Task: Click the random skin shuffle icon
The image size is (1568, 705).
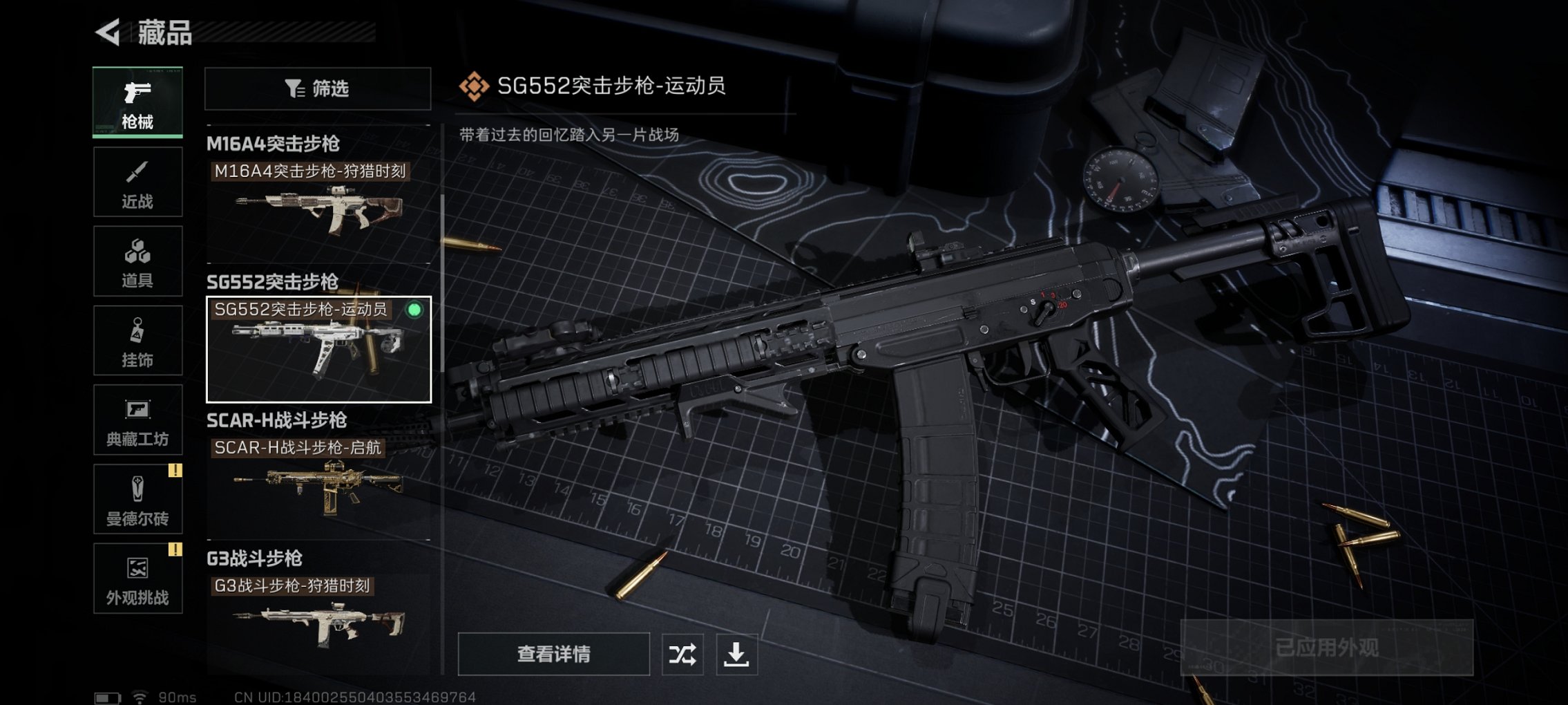Action: (x=680, y=652)
